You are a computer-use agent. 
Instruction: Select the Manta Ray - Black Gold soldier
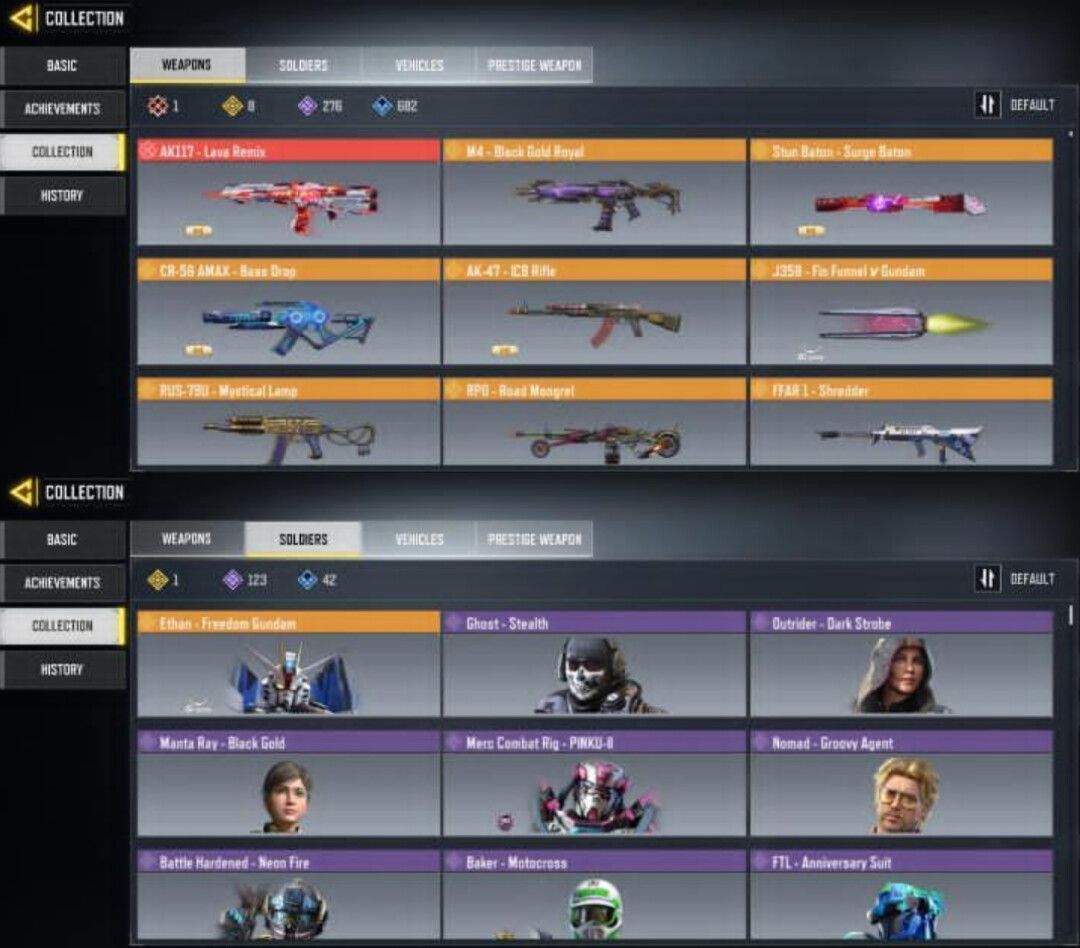pos(288,785)
